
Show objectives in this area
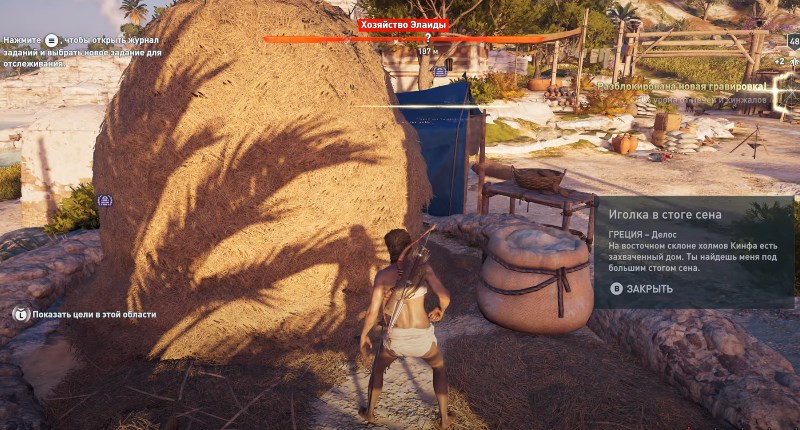[x=84, y=314]
